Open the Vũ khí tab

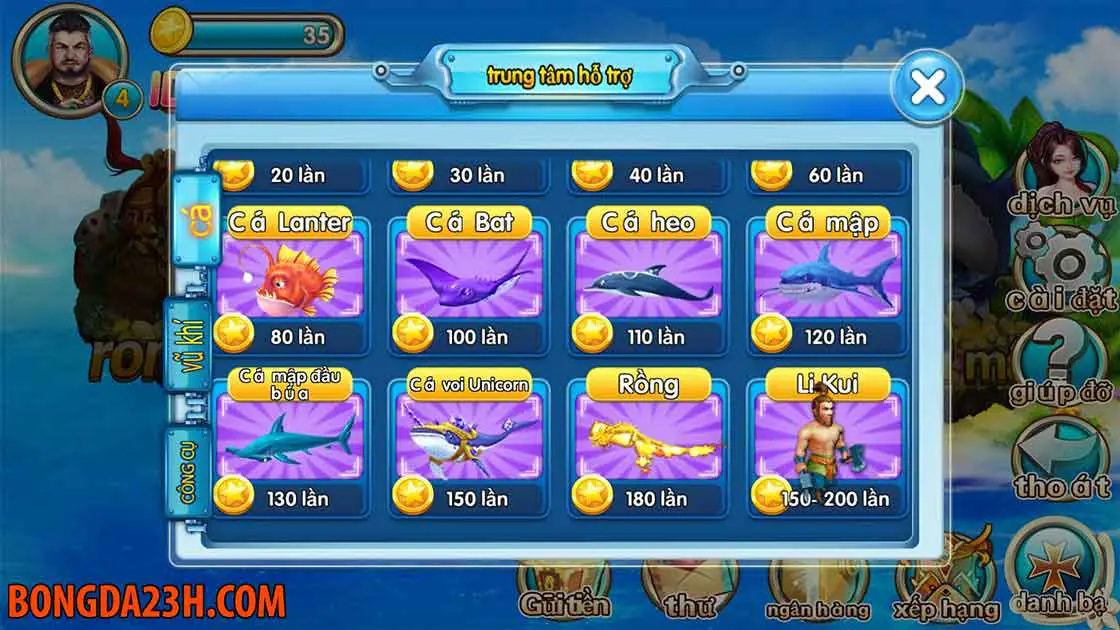[x=187, y=344]
